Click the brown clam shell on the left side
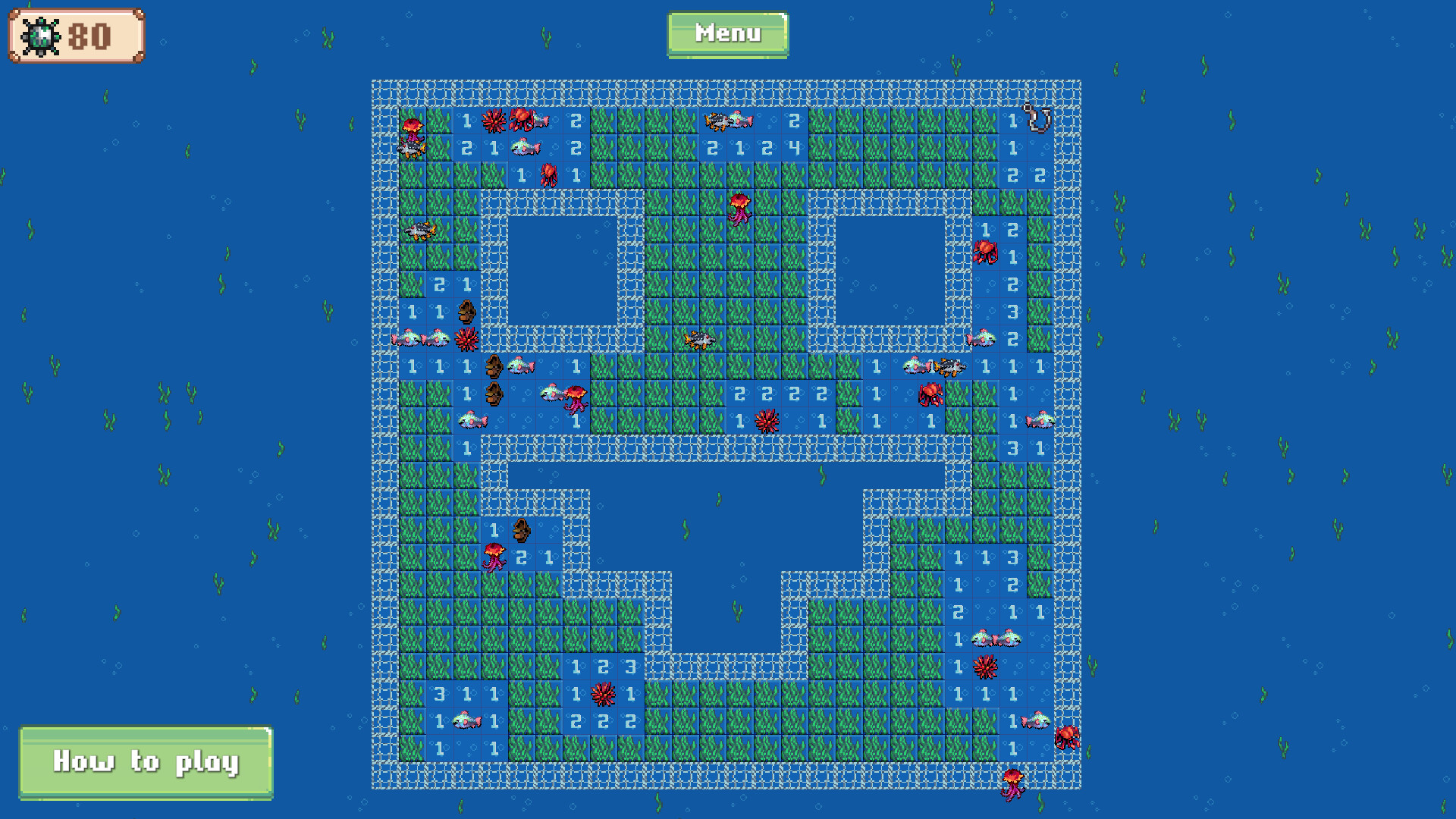The image size is (1456, 819). click(468, 311)
